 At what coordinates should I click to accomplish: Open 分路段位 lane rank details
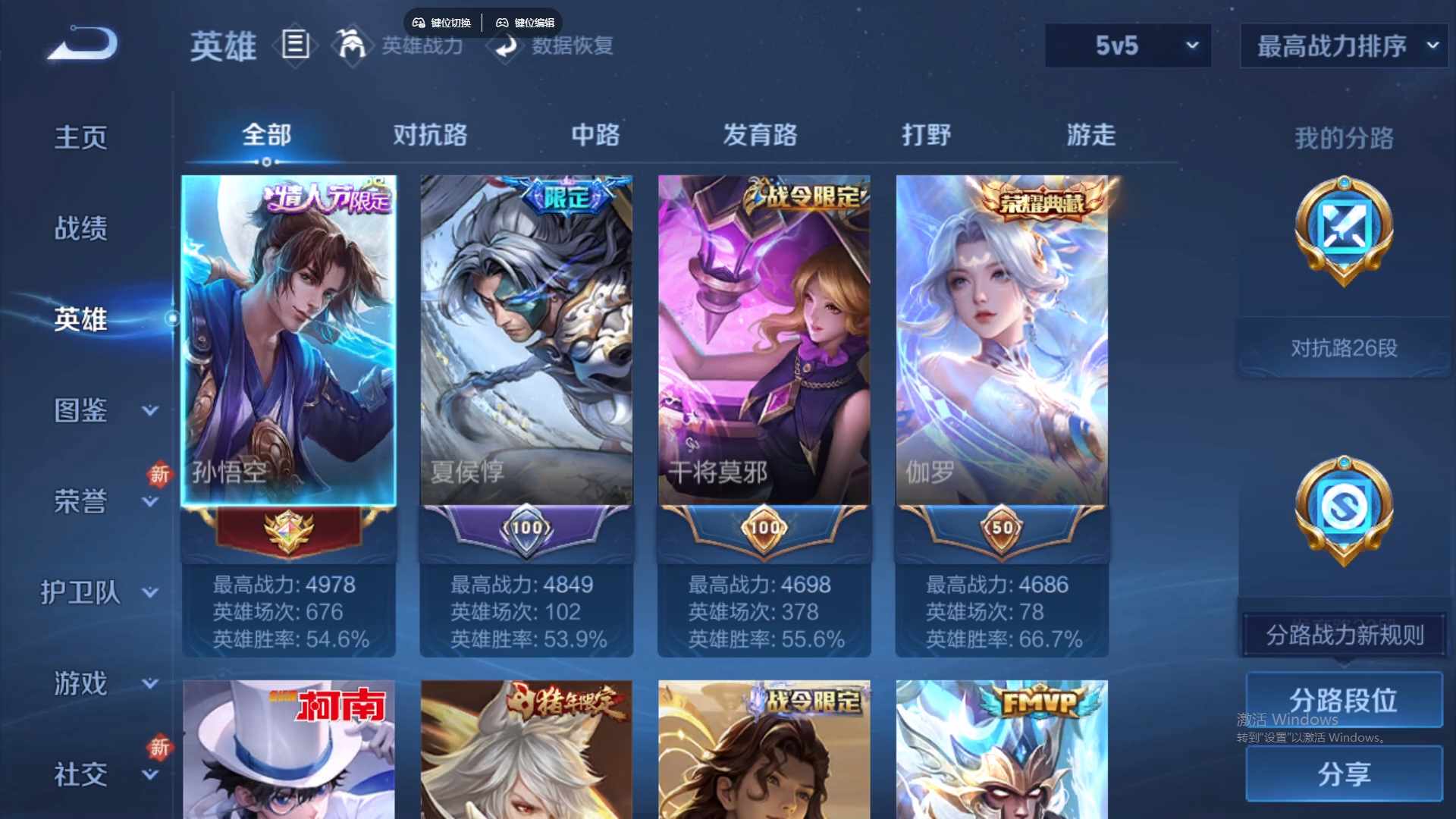click(x=1343, y=700)
